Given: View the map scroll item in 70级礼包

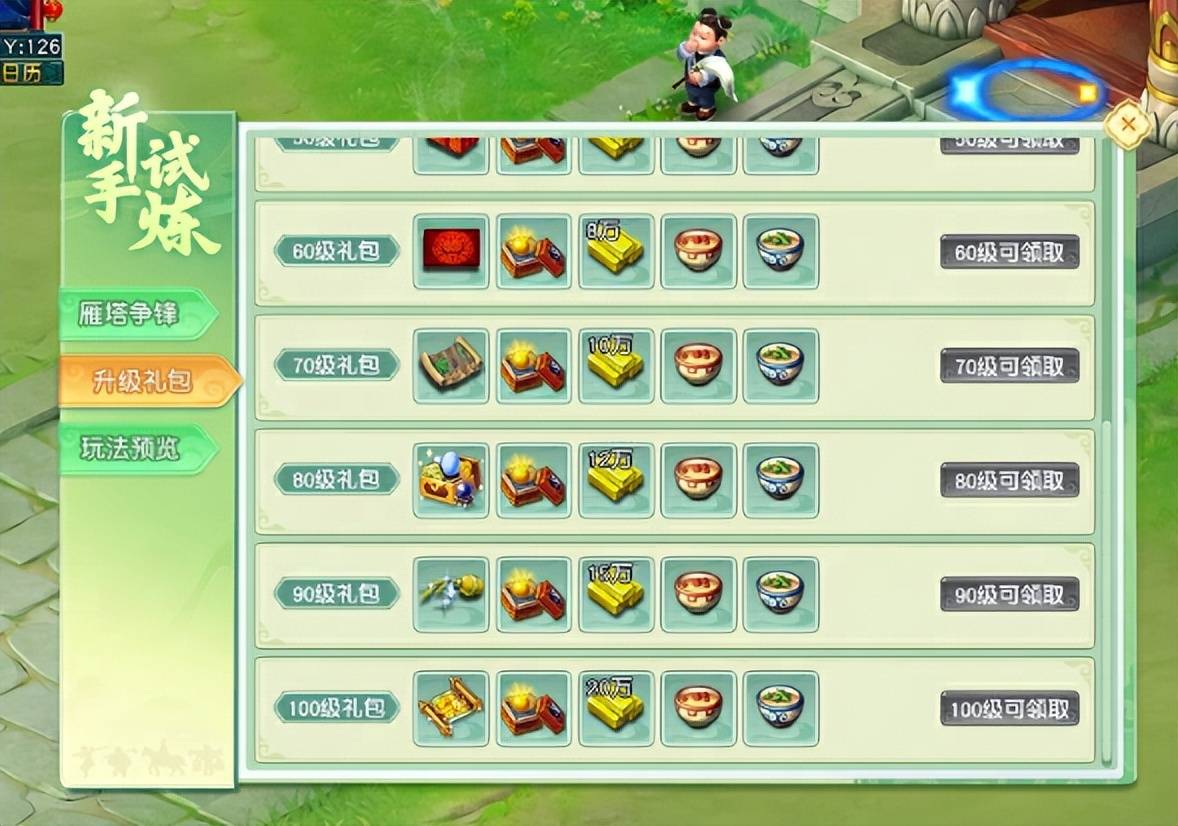Looking at the screenshot, I should [451, 365].
